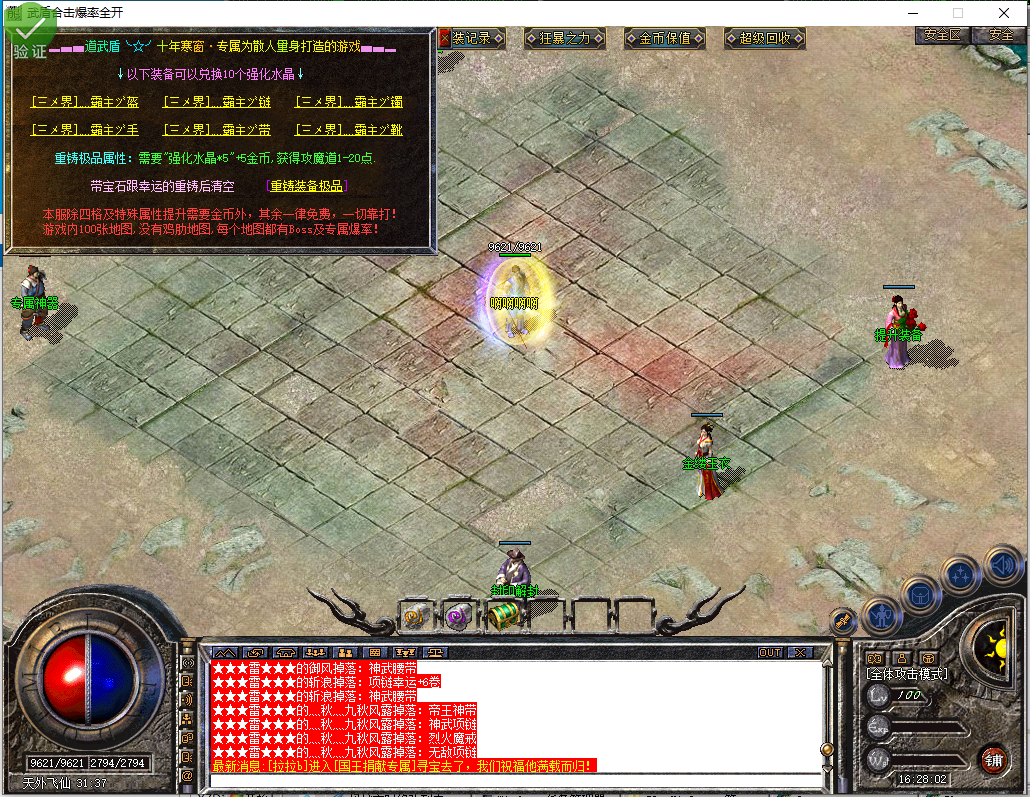Use the purple swirl scroll in hotbar

459,616
